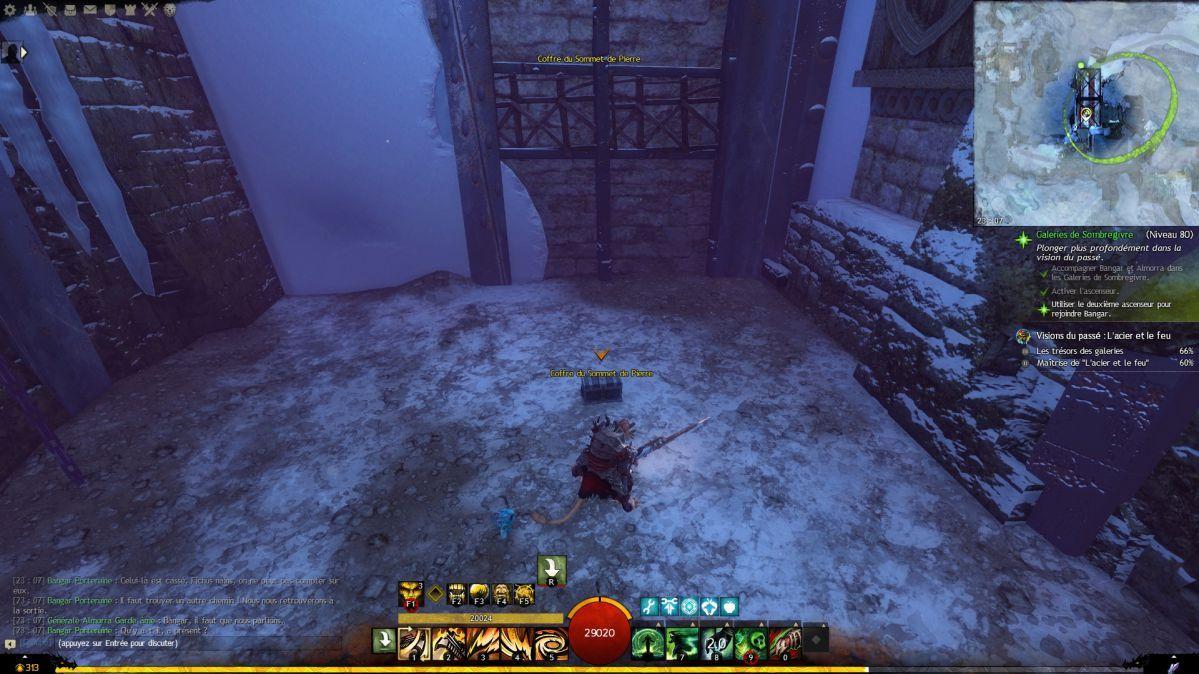The height and width of the screenshot is (674, 1199).
Task: Use the green healing skill in slot 6
Action: [646, 641]
